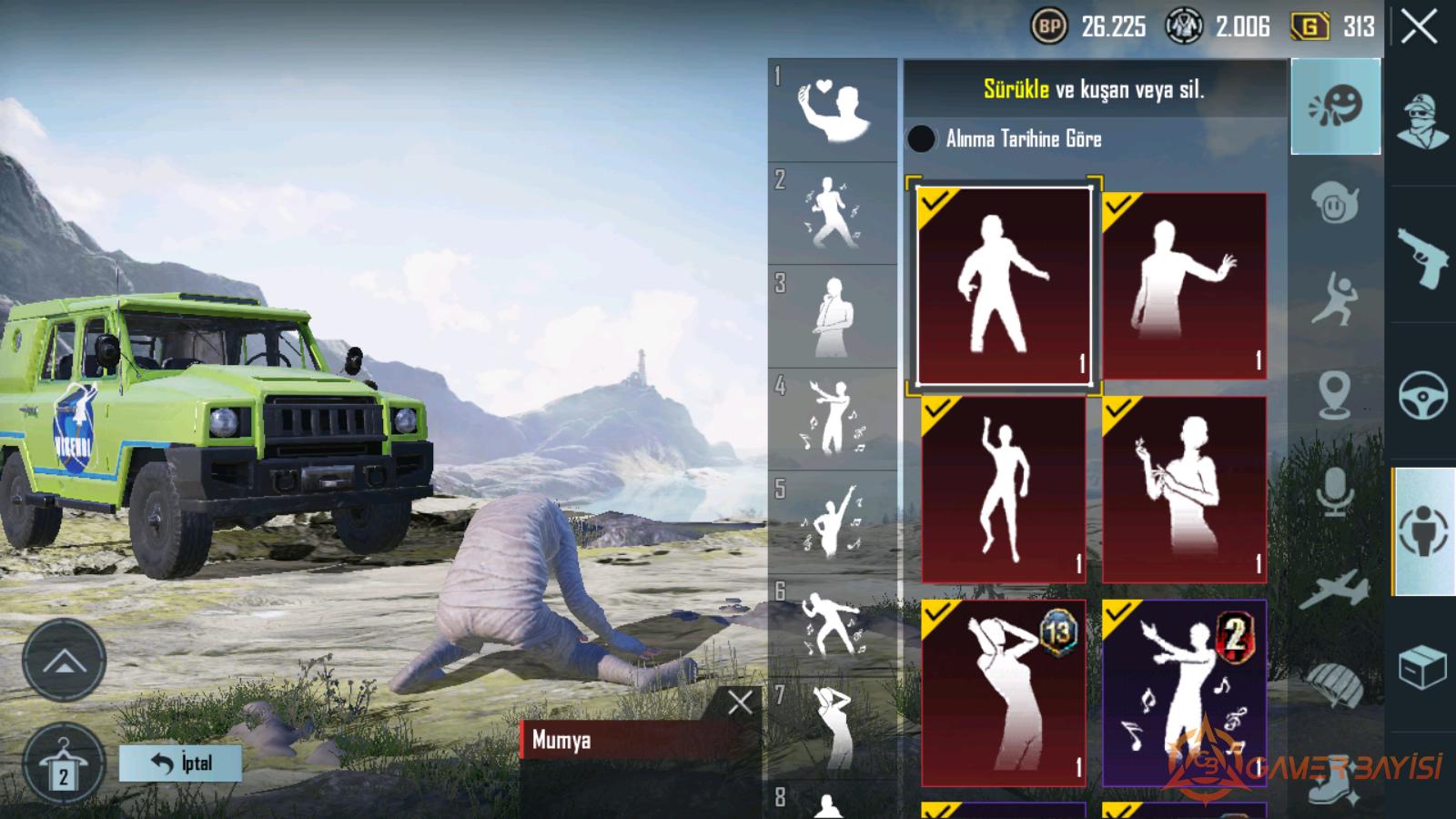Image resolution: width=1456 pixels, height=819 pixels.
Task: Choose the purple dance emote with the 2 badge
Action: [1184, 693]
